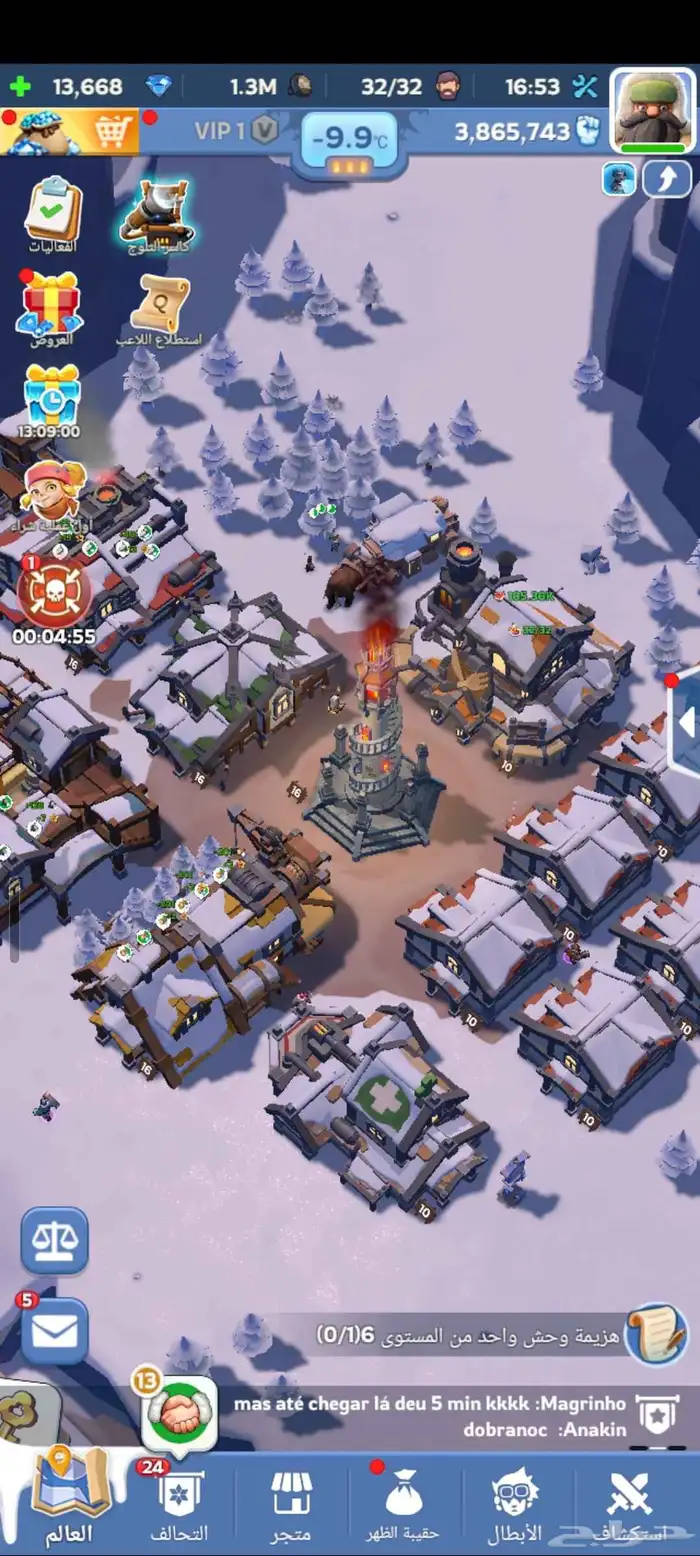Open the shopping cart store banner
This screenshot has height=1556, width=700.
[70, 130]
